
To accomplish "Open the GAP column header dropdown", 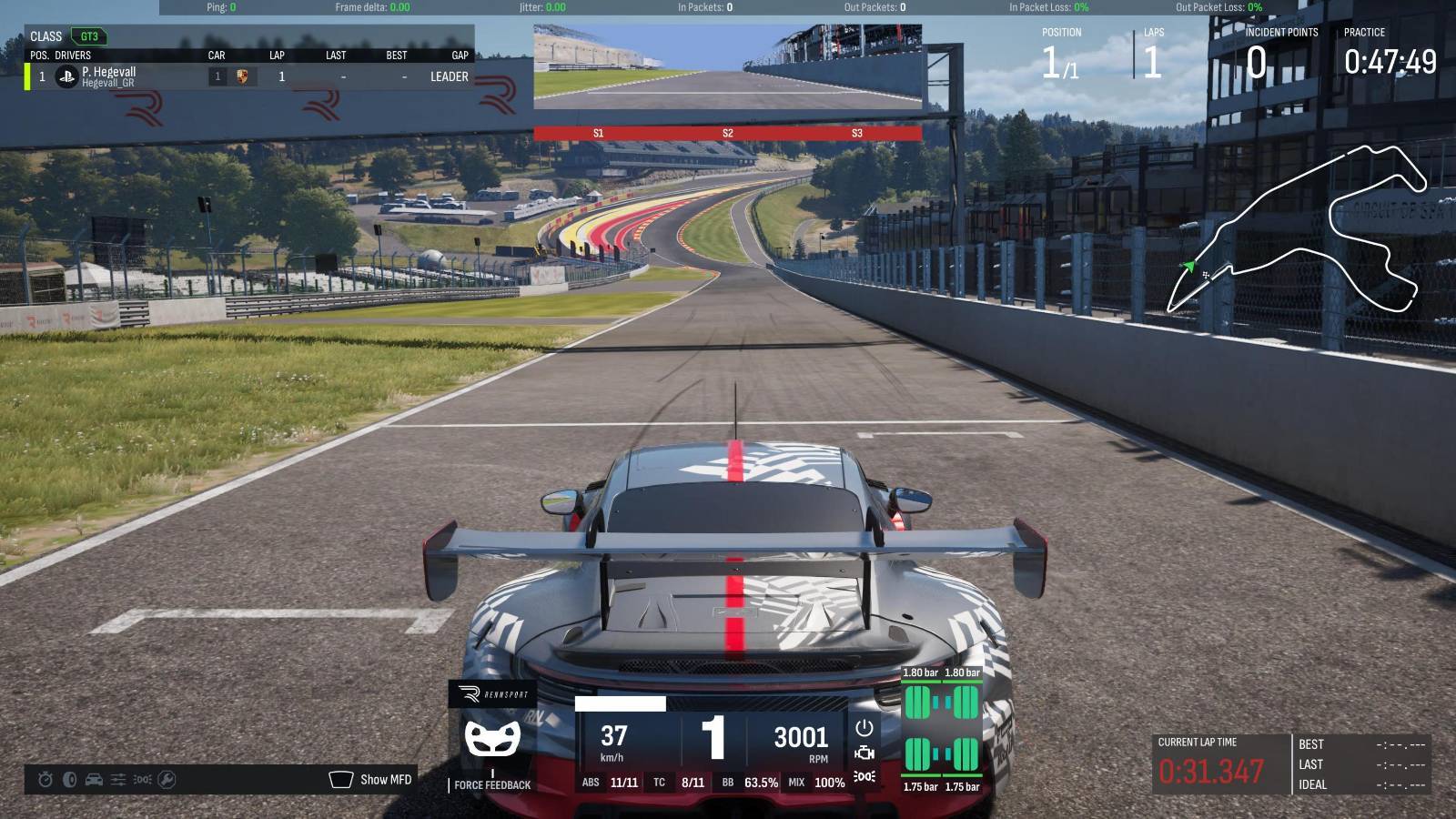I will pyautogui.click(x=459, y=56).
